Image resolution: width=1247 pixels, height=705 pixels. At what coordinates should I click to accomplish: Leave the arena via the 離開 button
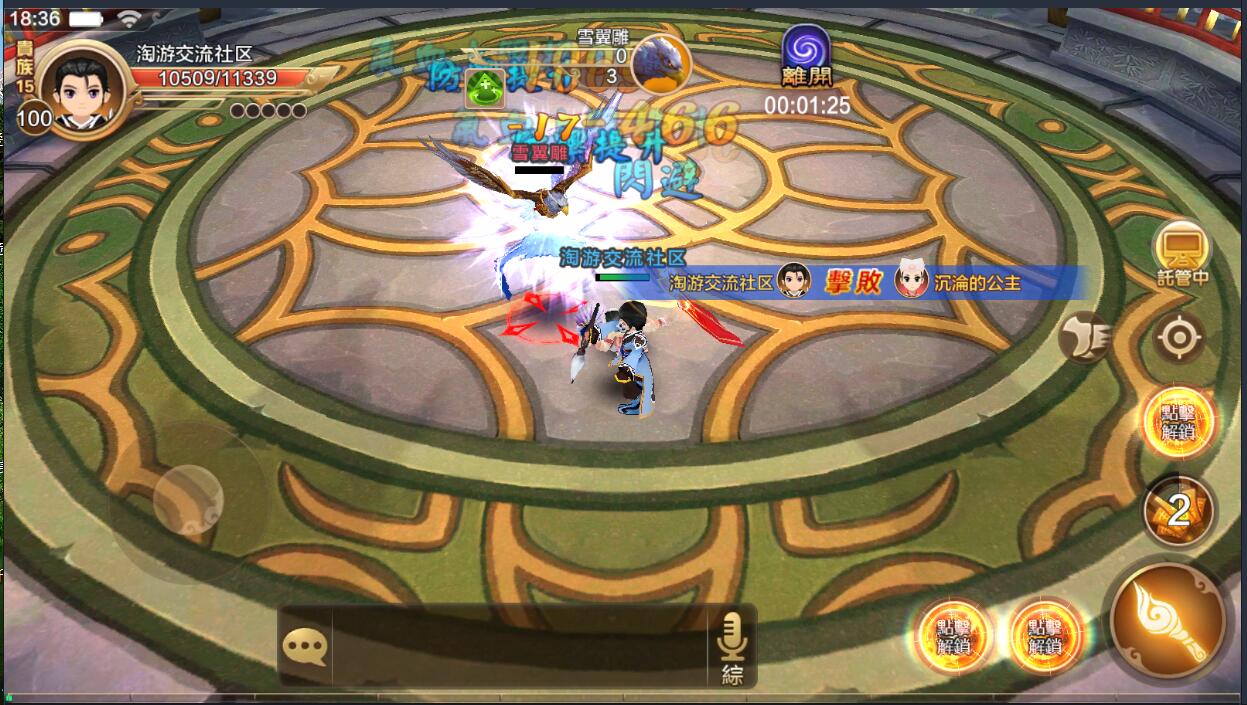pos(806,56)
